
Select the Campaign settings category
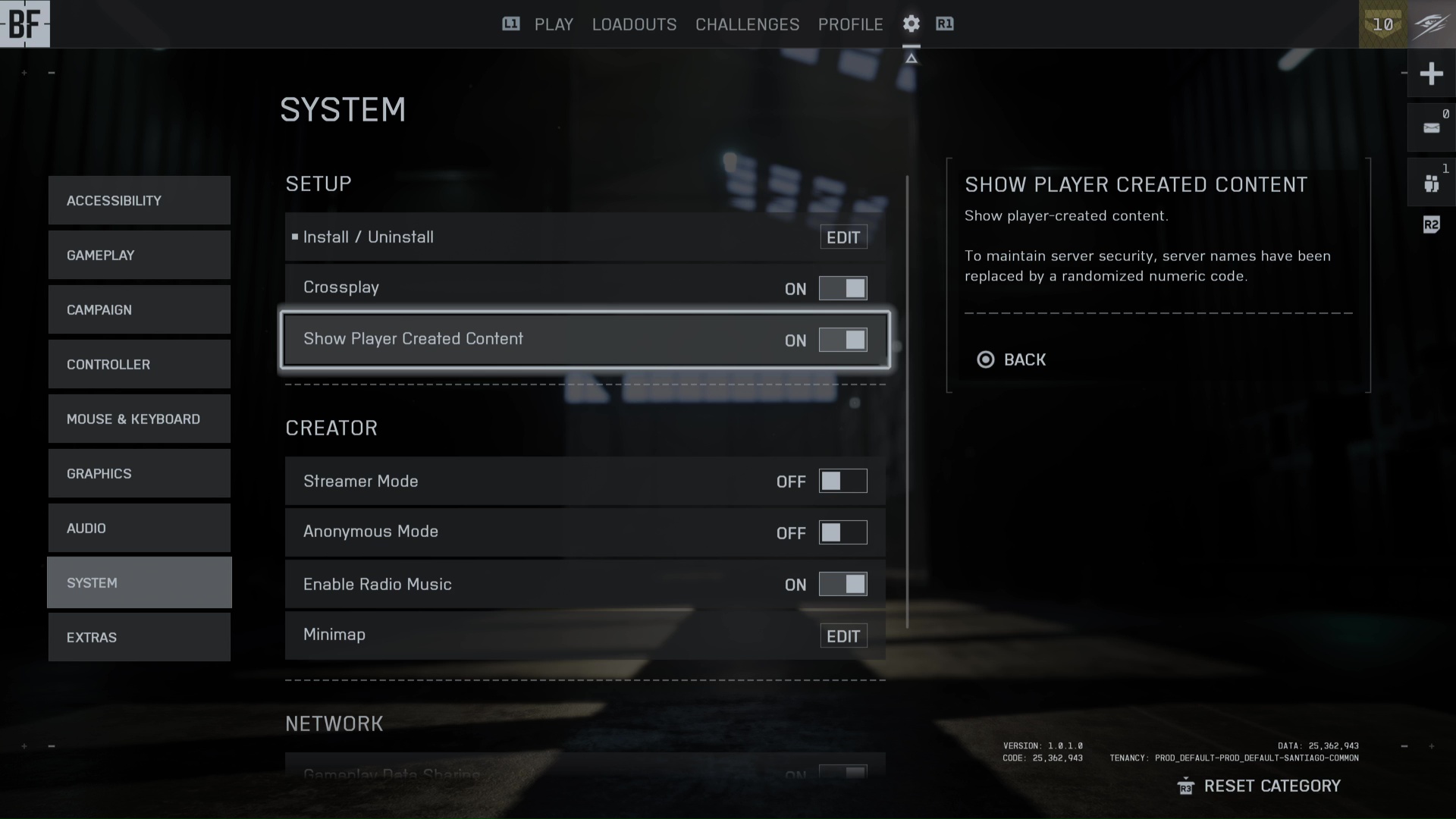[x=139, y=309]
